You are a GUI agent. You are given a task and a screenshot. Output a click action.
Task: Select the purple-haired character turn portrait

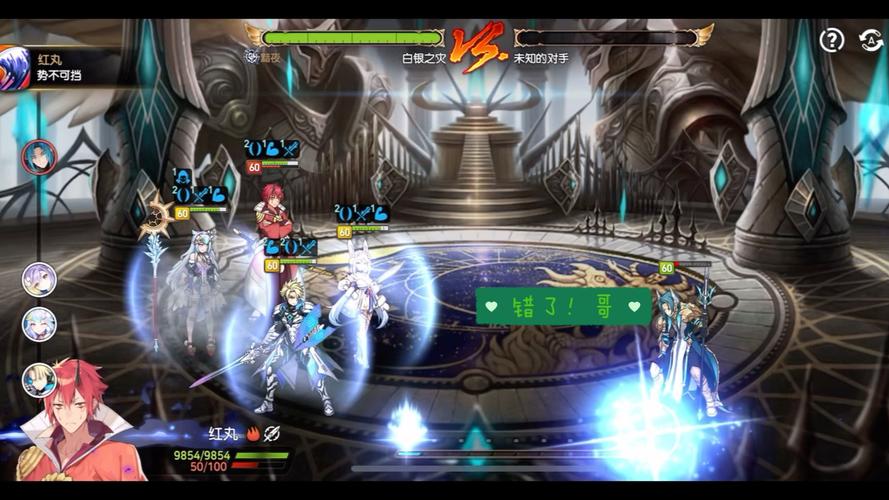coord(39,279)
